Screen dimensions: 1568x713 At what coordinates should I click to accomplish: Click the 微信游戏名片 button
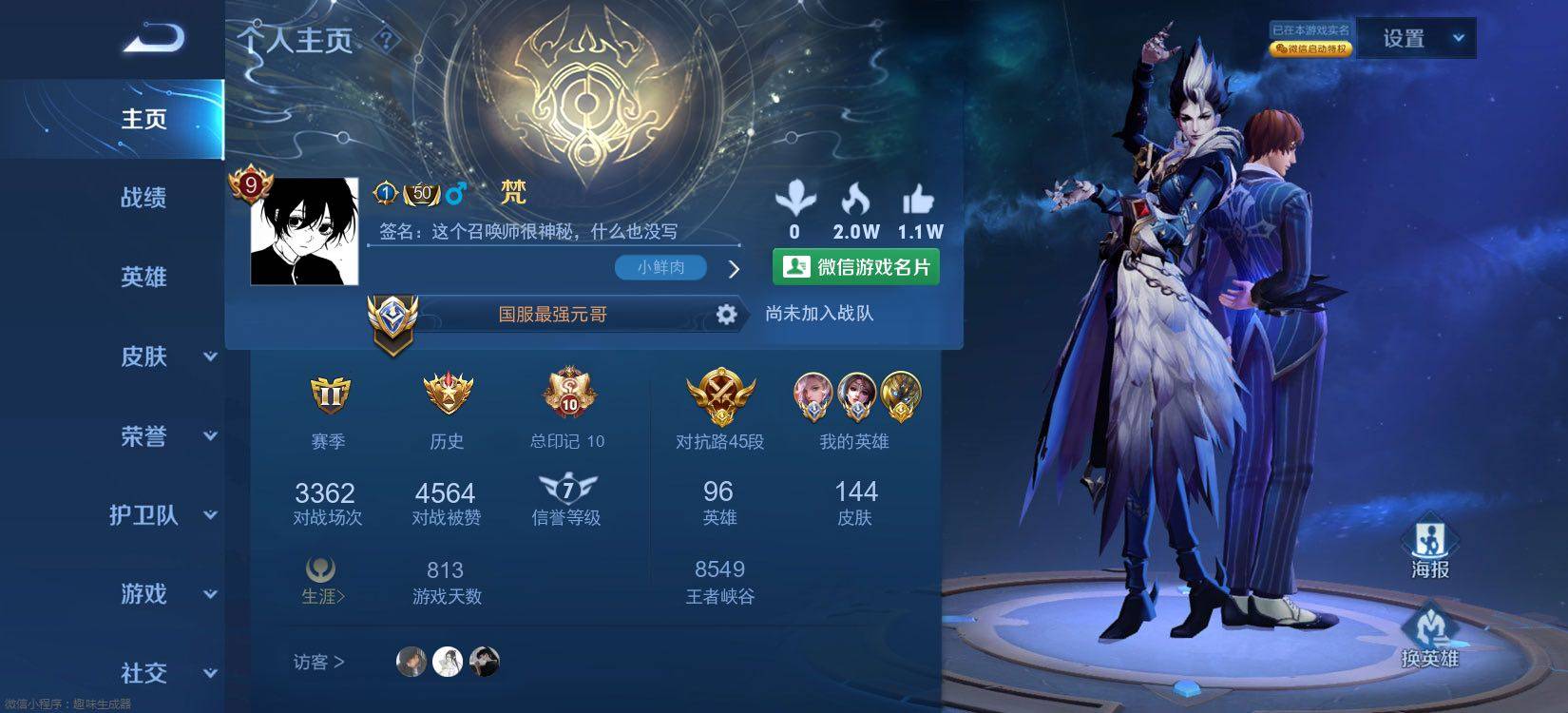point(856,267)
